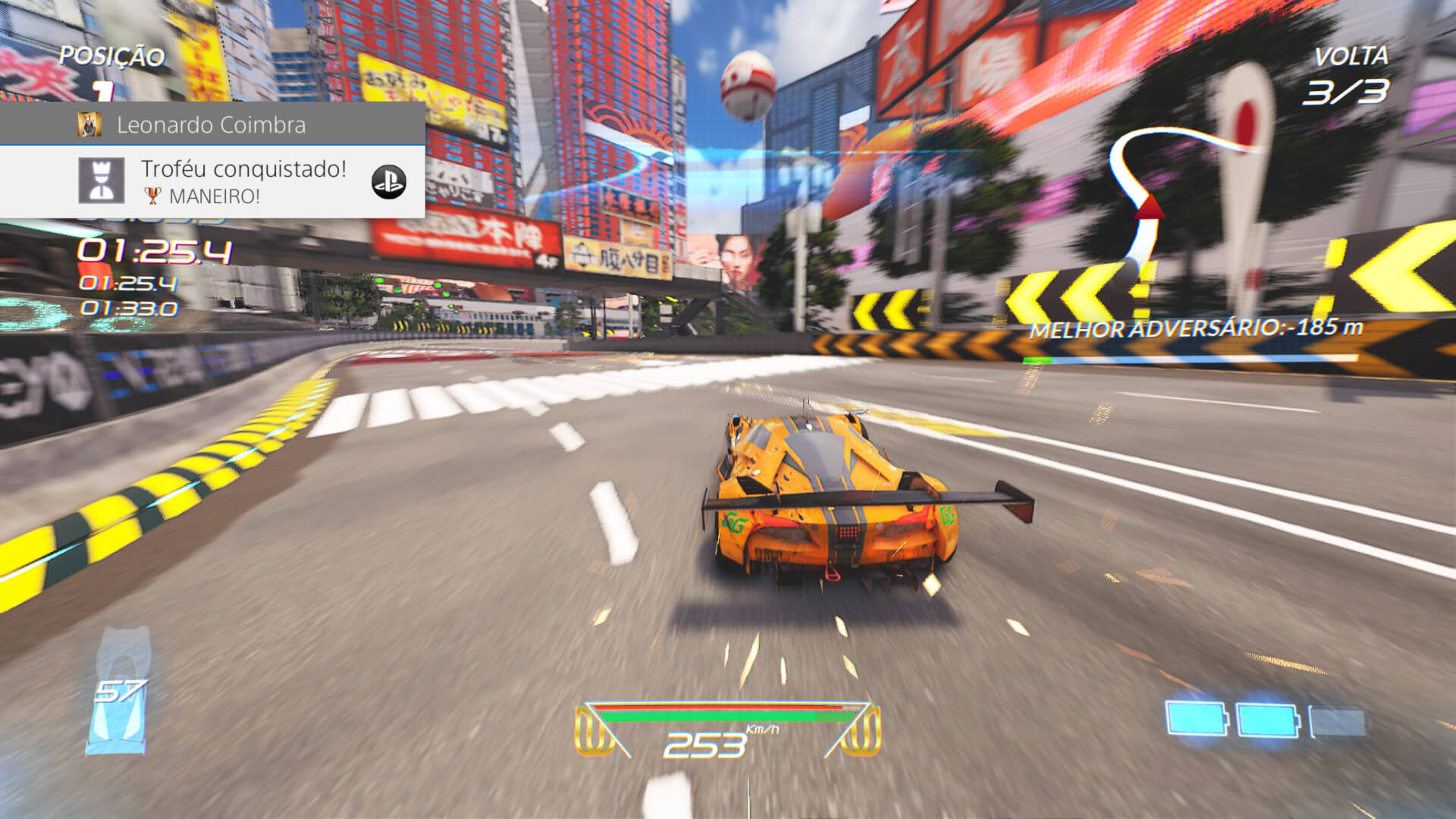Expand the lap time list under 01:25.4
The width and height of the screenshot is (1456, 819).
129,296
